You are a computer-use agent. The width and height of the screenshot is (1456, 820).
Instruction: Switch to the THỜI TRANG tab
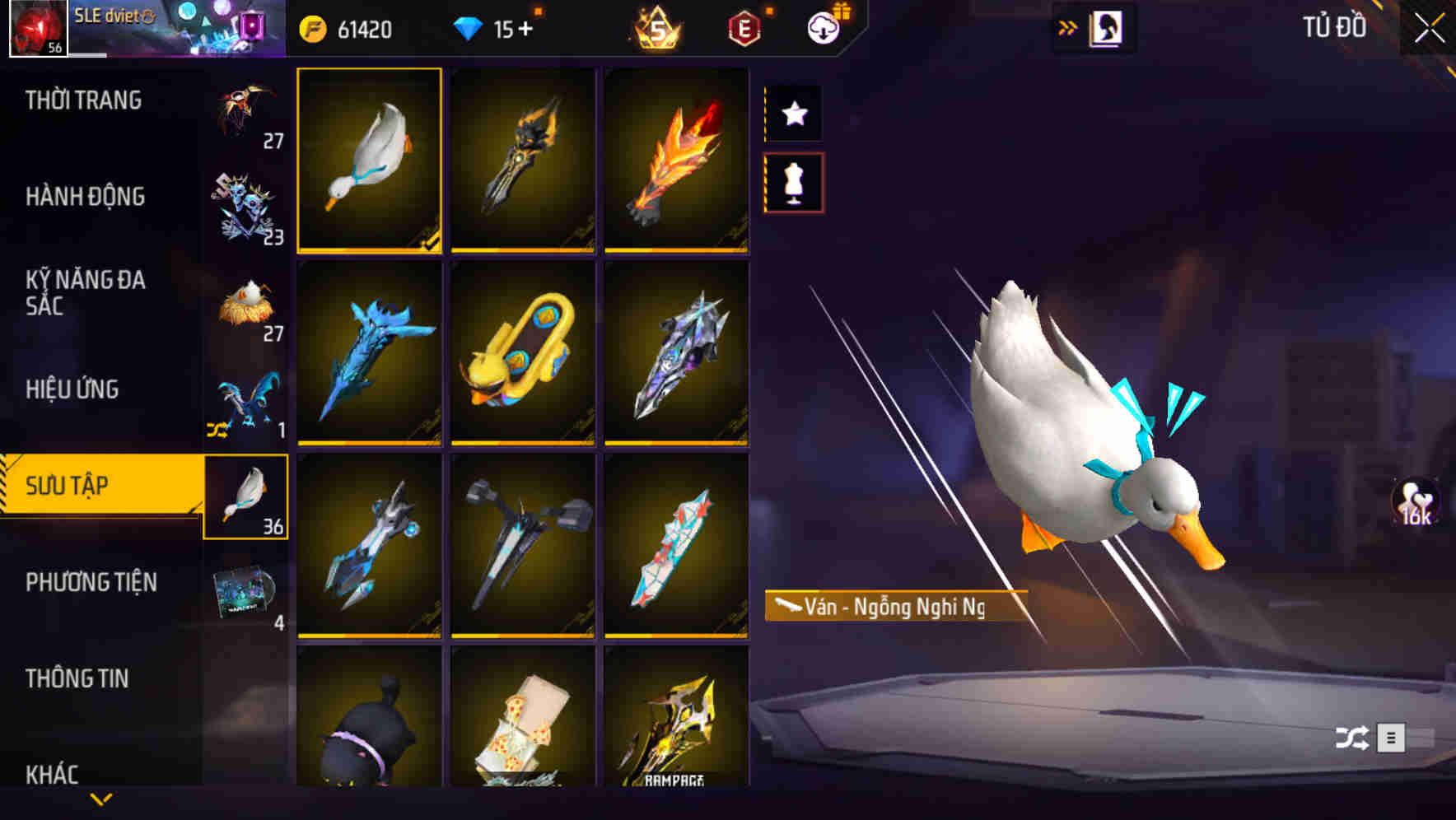(x=82, y=100)
